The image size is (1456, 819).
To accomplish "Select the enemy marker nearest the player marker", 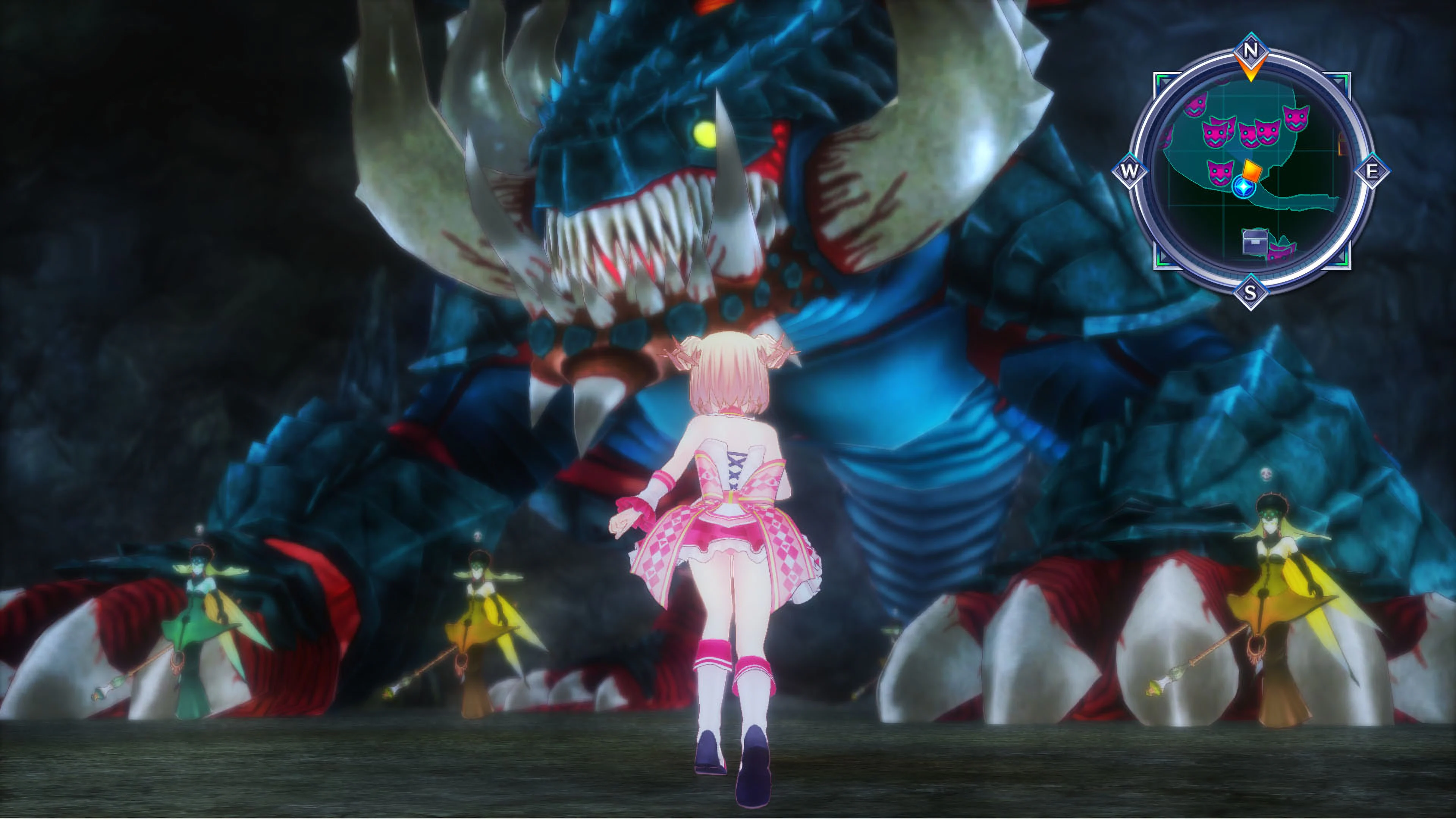I will 1220,173.
